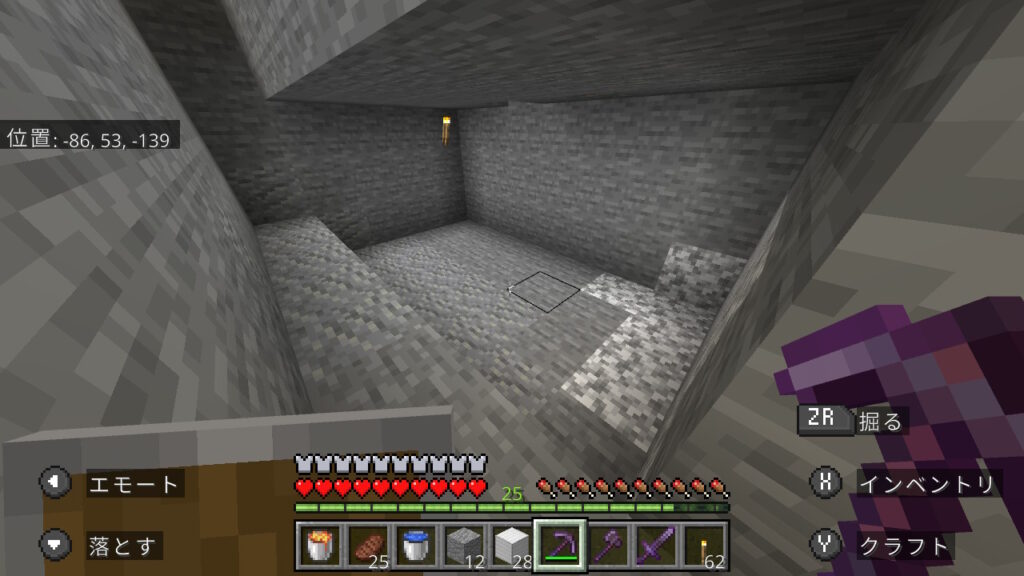Select the water bucket slot
Viewport: 1024px width, 576px height.
pyautogui.click(x=416, y=546)
